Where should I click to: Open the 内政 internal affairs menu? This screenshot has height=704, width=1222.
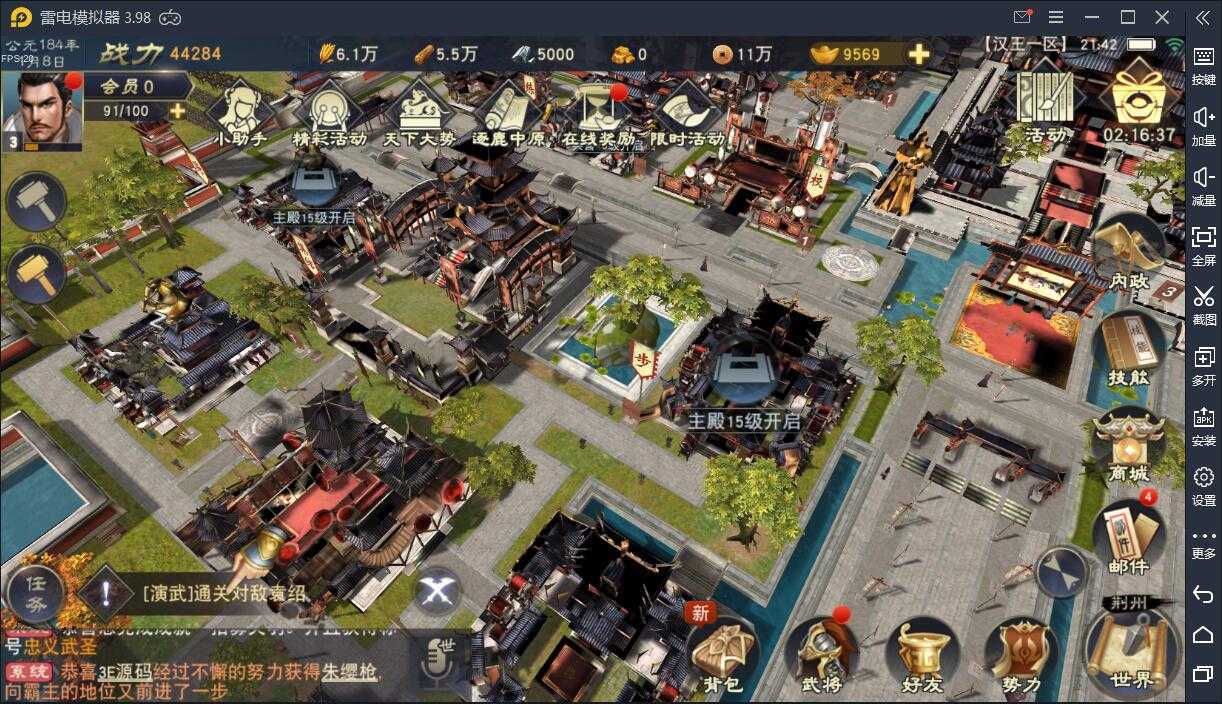click(x=1128, y=255)
